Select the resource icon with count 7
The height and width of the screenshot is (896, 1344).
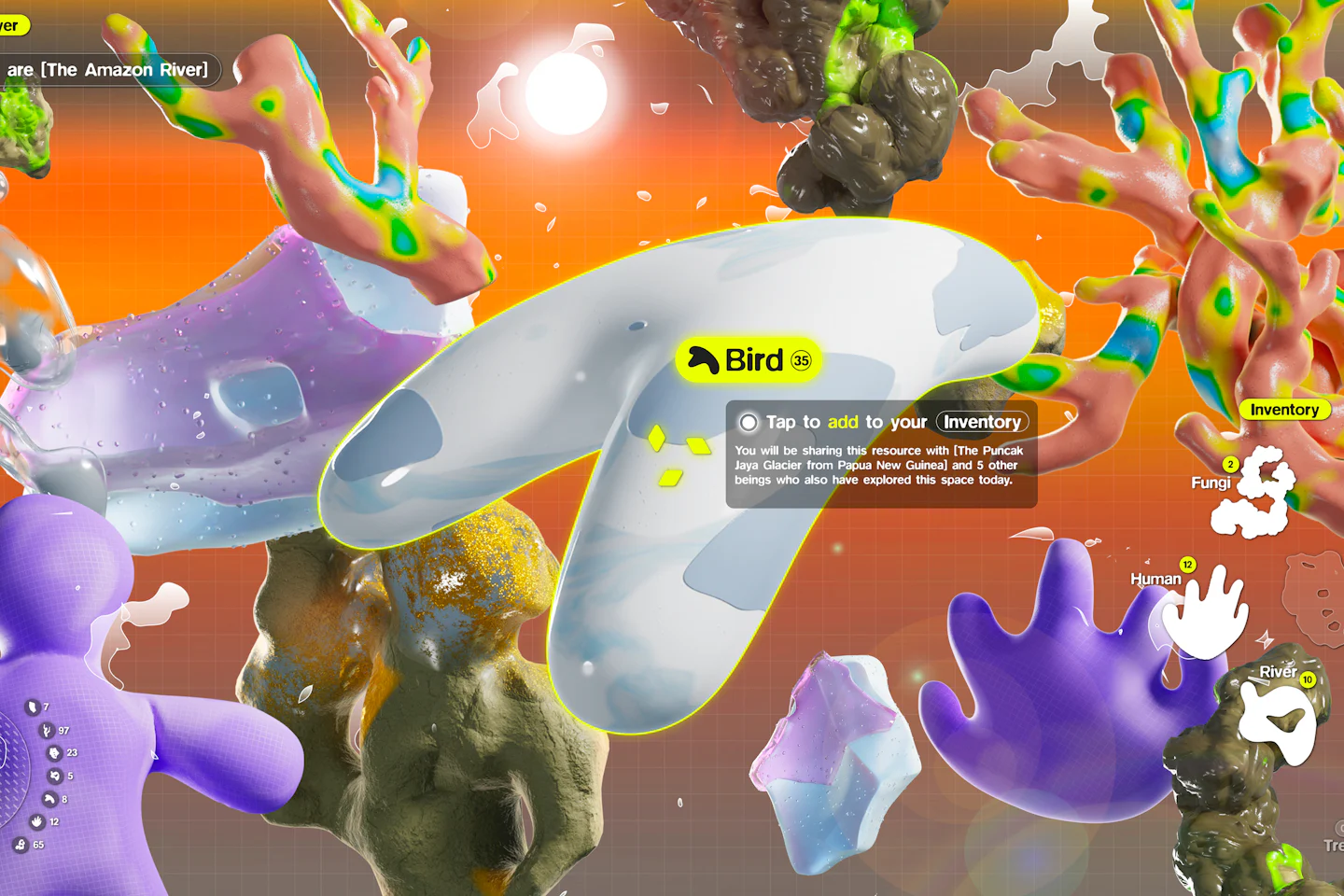pos(32,707)
